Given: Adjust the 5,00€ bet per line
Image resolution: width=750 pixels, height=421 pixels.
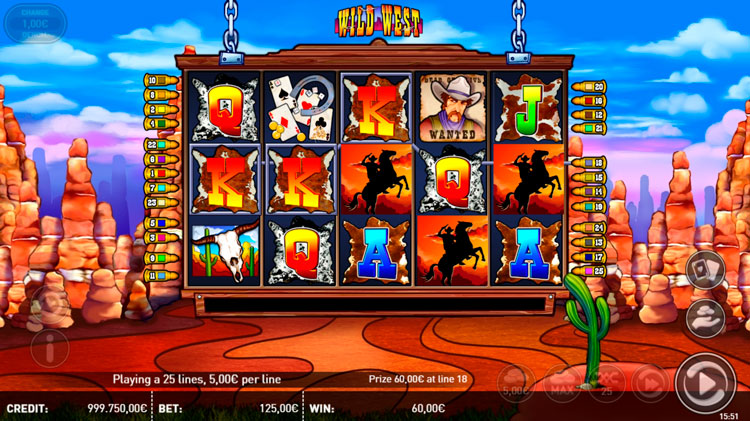Looking at the screenshot, I should coord(516,381).
